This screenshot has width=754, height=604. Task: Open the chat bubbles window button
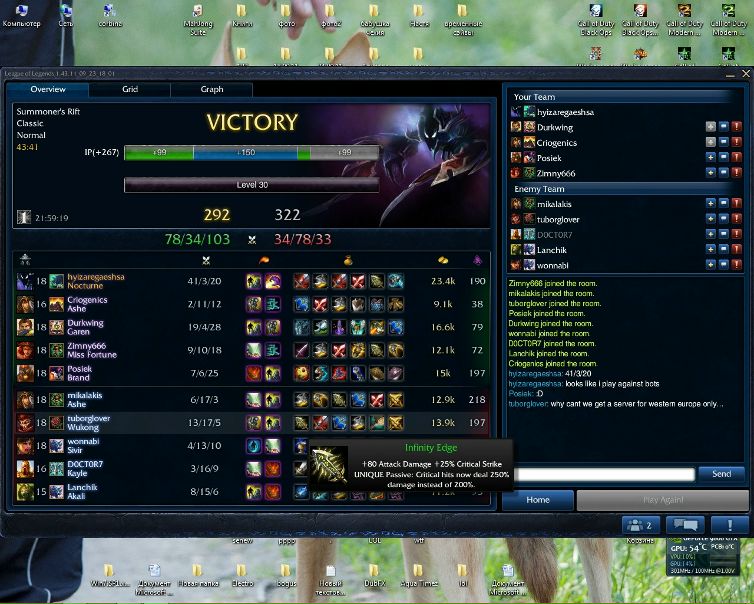pyautogui.click(x=685, y=525)
